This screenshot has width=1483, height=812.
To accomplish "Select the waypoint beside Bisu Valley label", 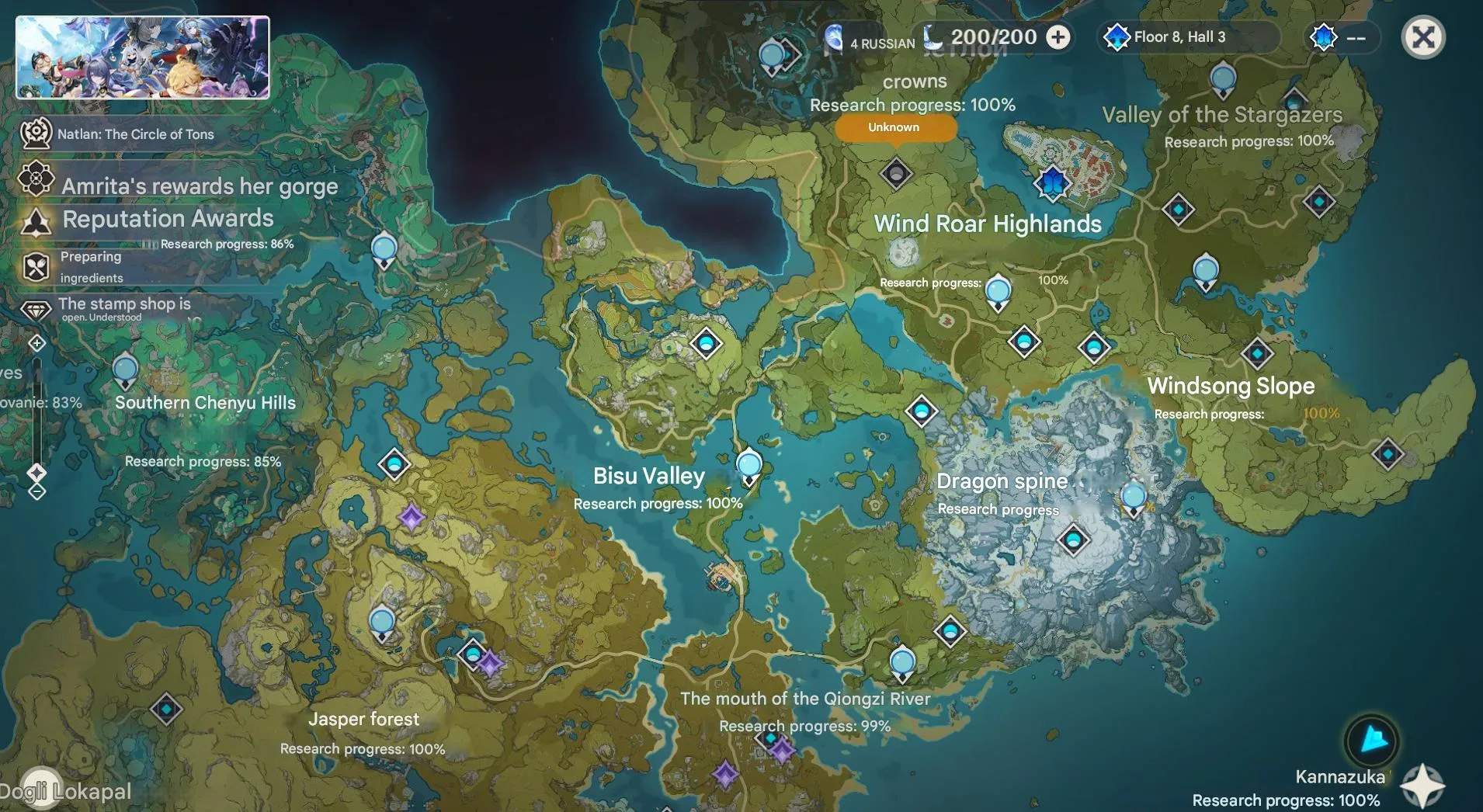I will click(x=748, y=466).
